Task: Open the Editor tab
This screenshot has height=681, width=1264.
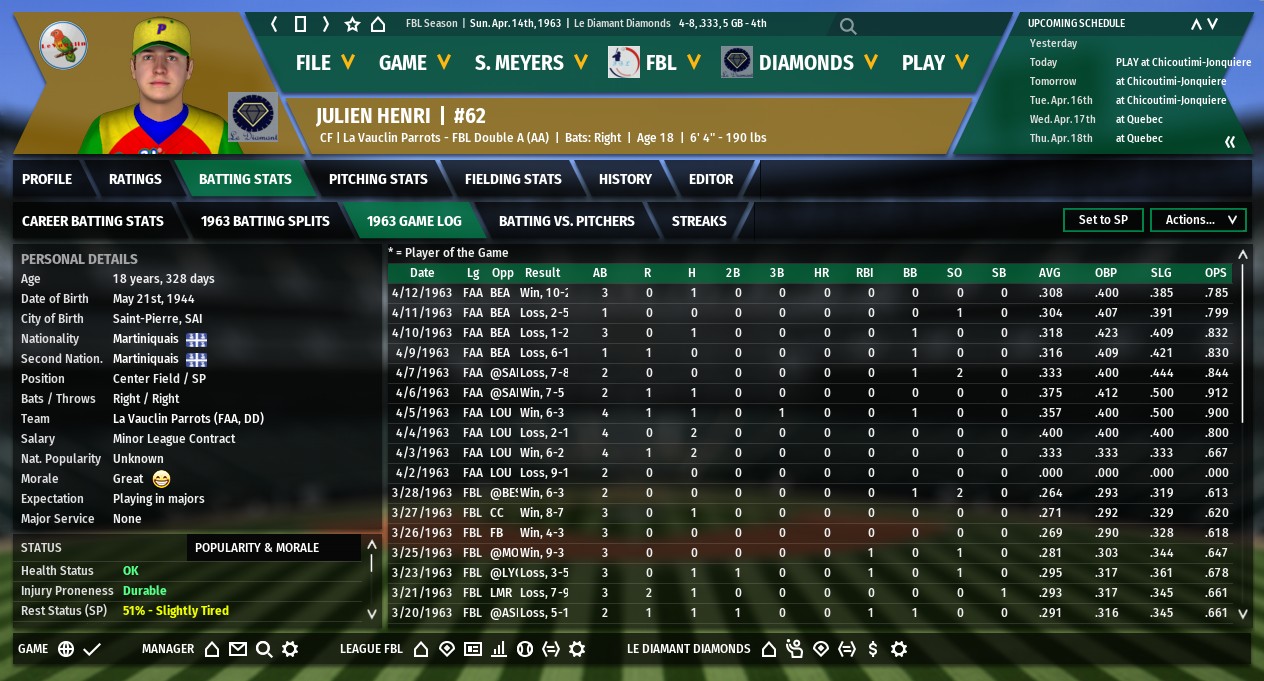Action: (711, 179)
